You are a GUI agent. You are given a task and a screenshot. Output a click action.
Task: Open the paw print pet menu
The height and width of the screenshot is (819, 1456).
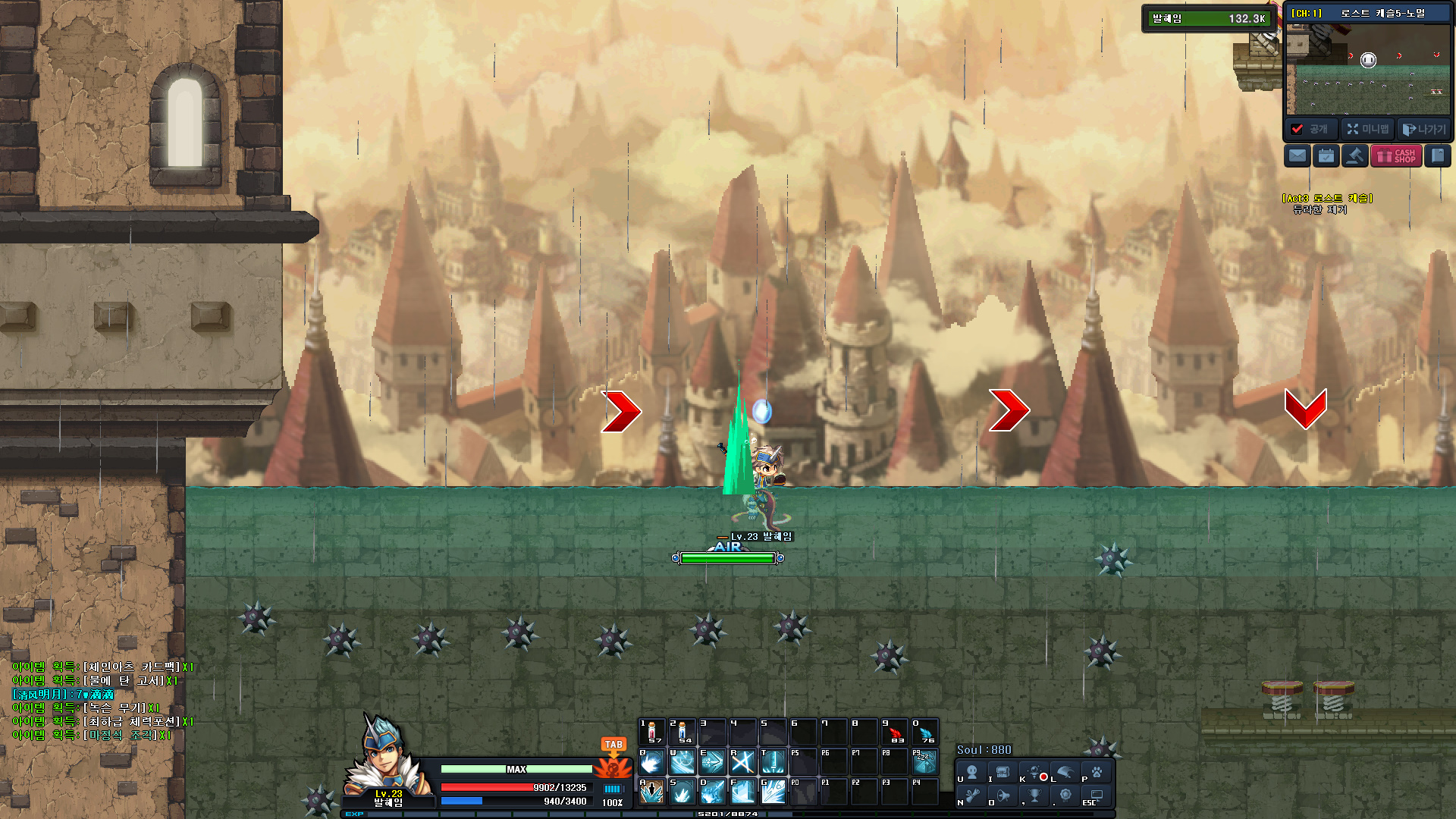click(x=1097, y=773)
